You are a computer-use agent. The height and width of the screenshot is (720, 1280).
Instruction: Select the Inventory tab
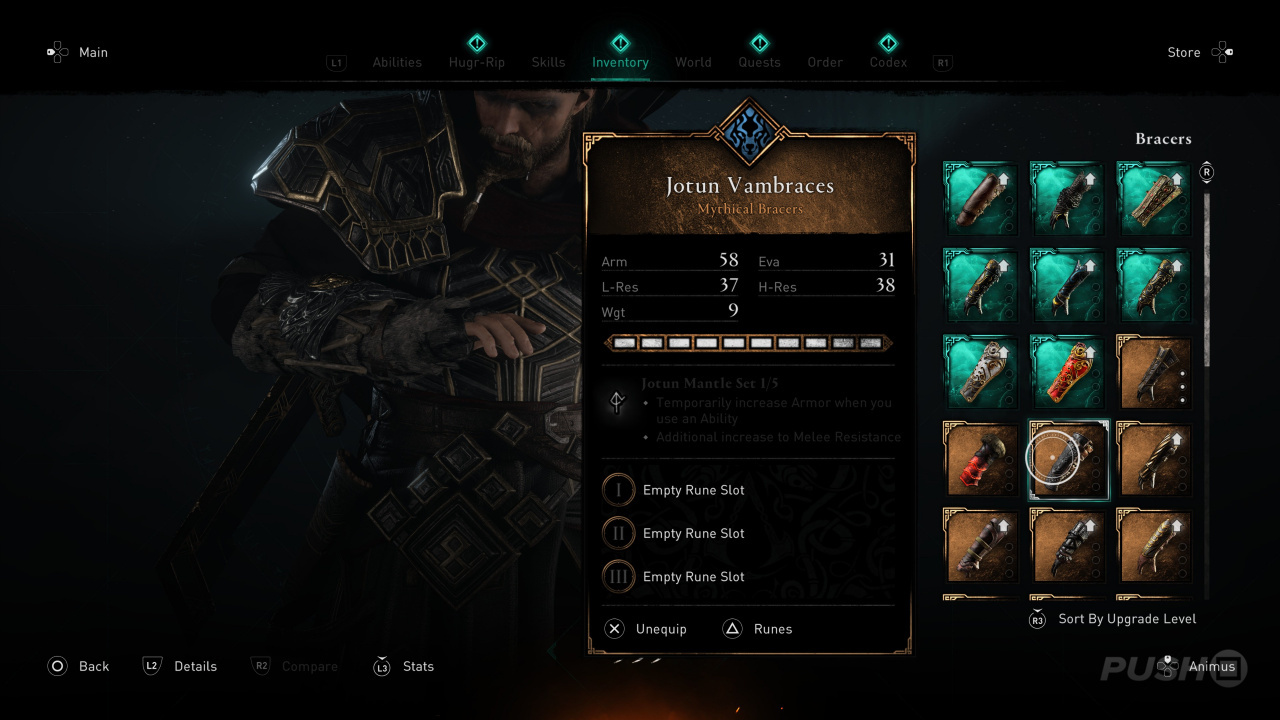(620, 62)
